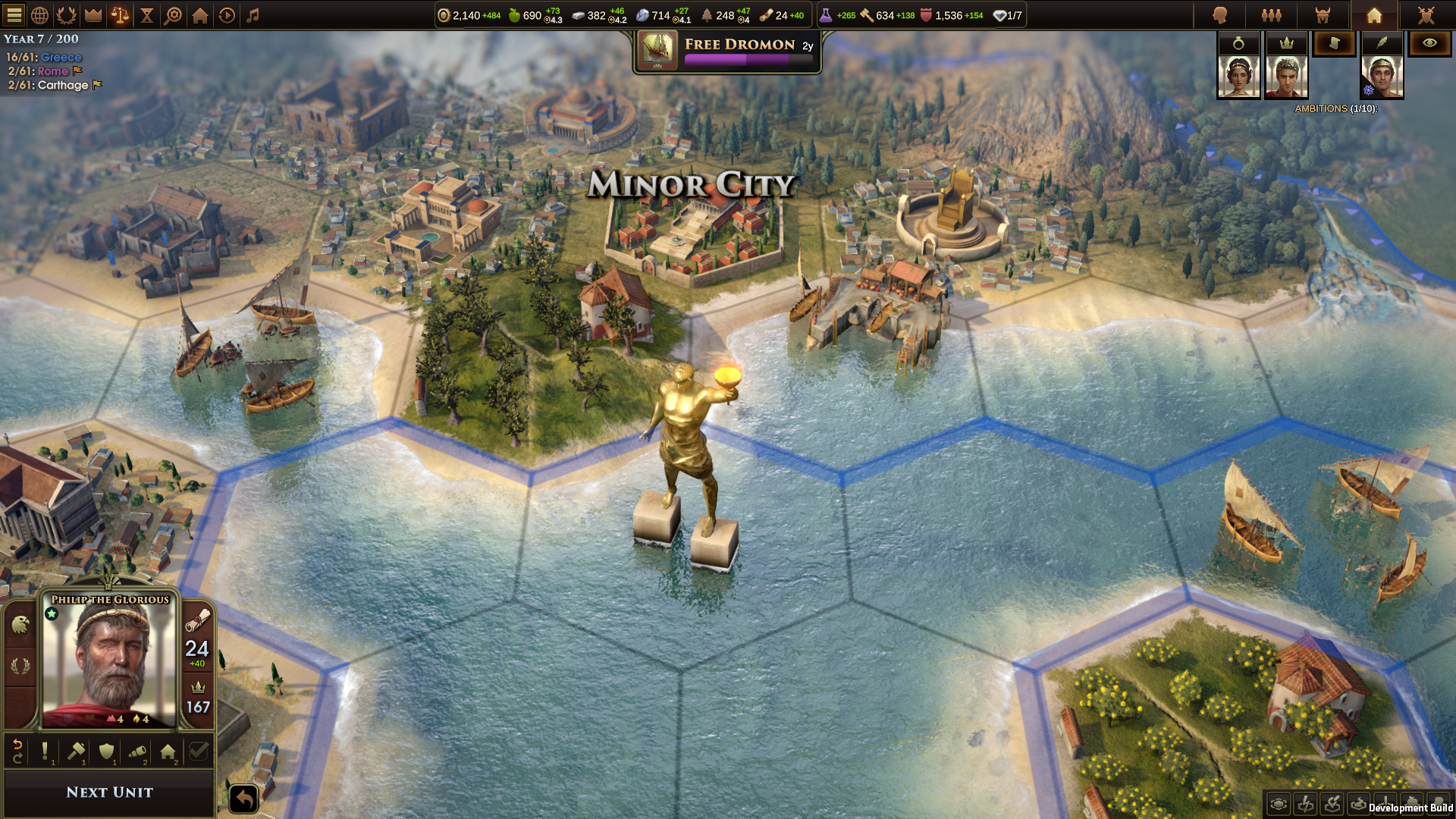1456x819 pixels.
Task: Open the crossed swords and shield tab
Action: point(1426,15)
